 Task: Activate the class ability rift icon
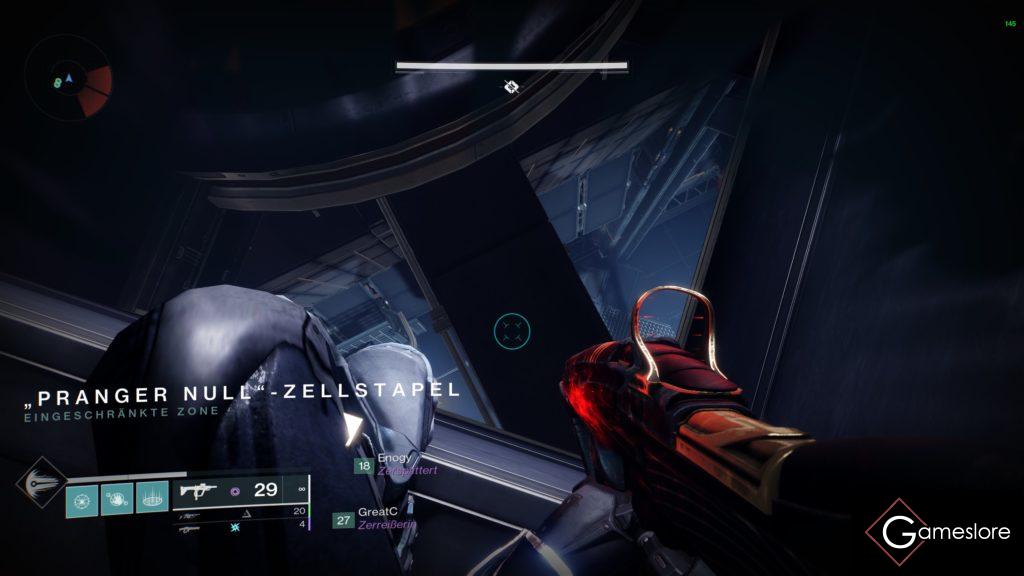[x=150, y=498]
